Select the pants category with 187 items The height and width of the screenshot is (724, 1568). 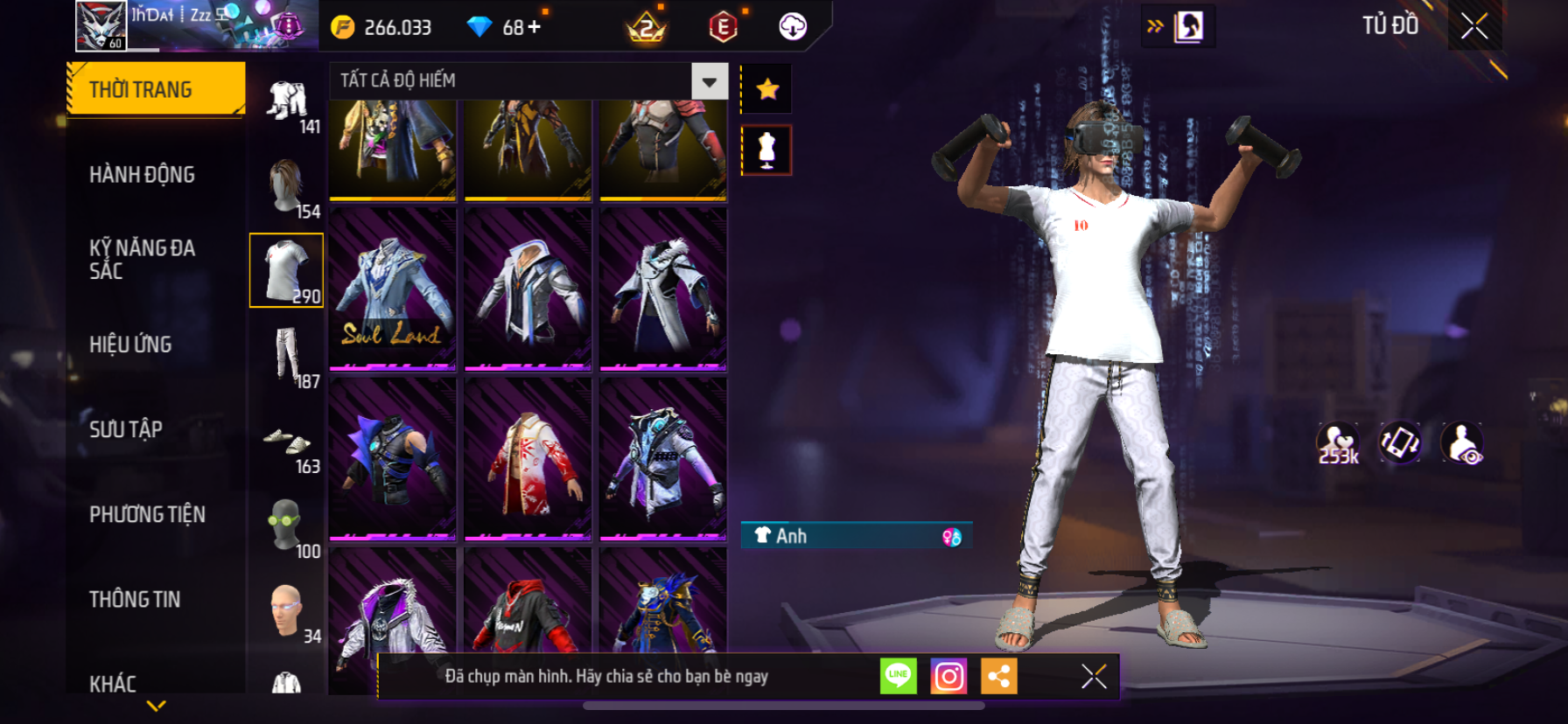tap(287, 356)
